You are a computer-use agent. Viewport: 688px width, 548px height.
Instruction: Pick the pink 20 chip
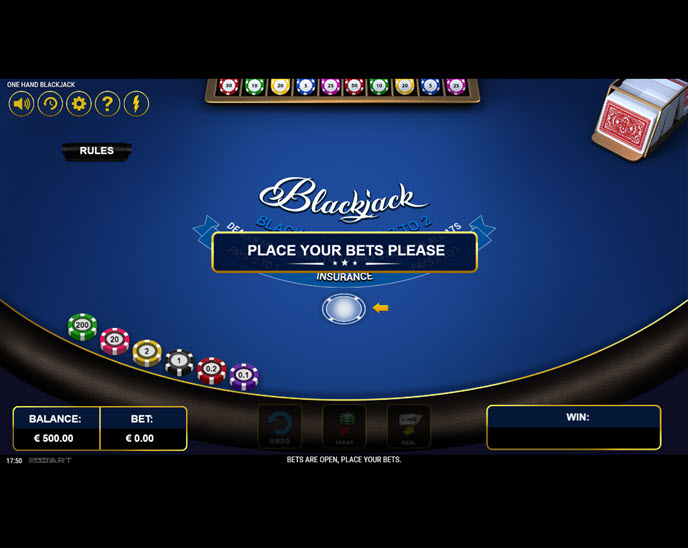(x=115, y=340)
